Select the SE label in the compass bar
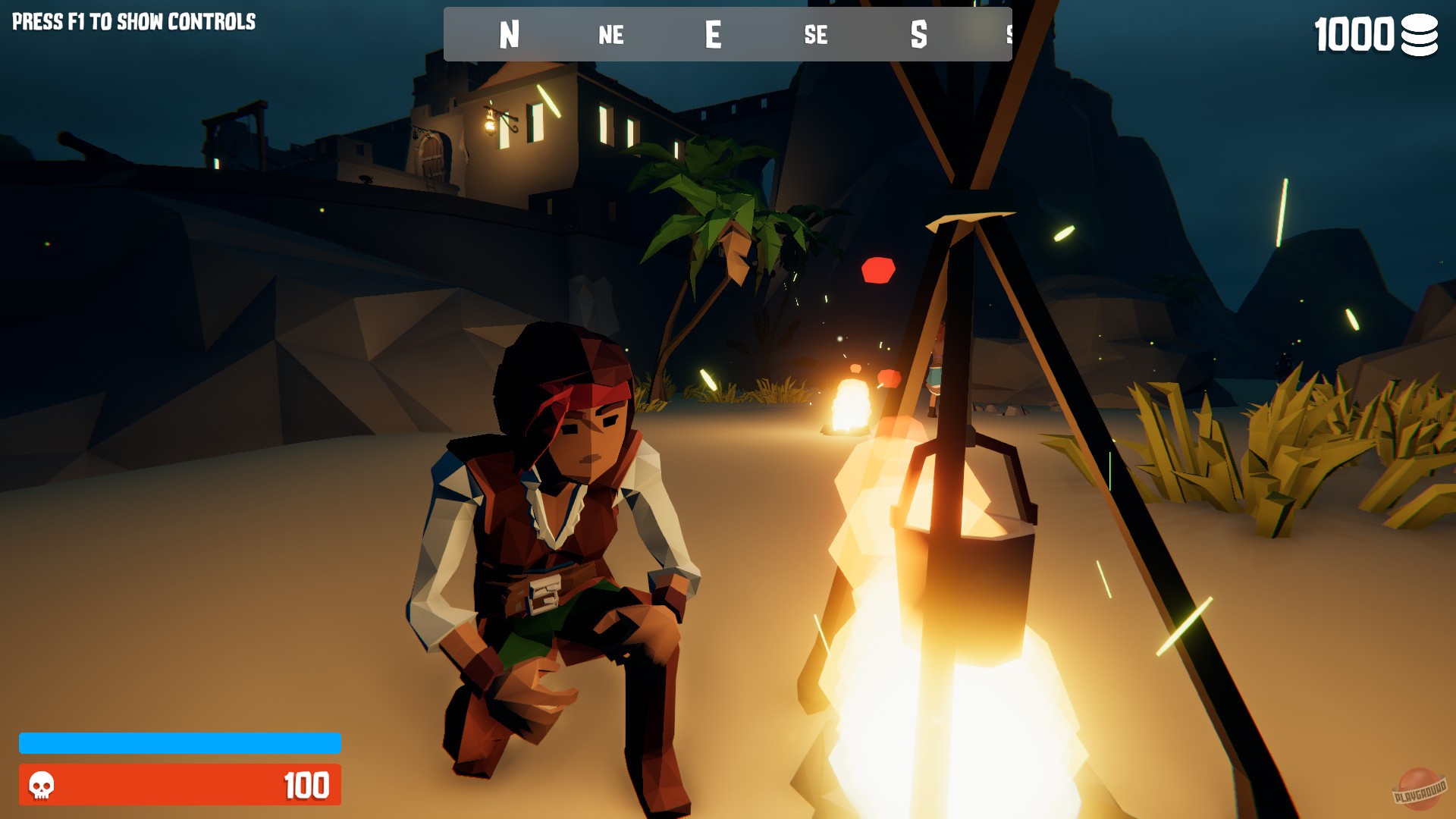 (817, 35)
